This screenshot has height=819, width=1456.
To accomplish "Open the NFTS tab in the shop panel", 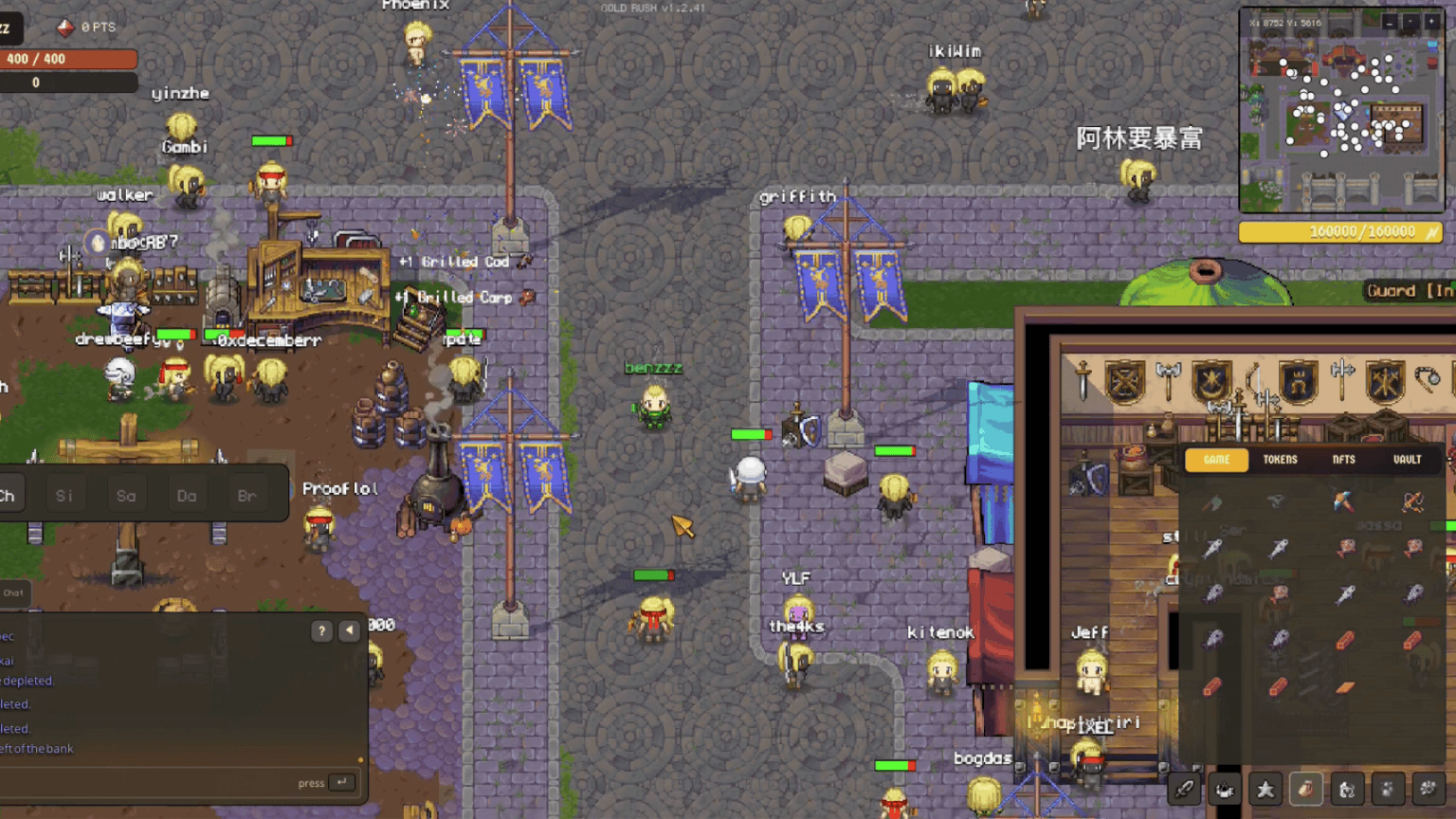I will 1346,460.
